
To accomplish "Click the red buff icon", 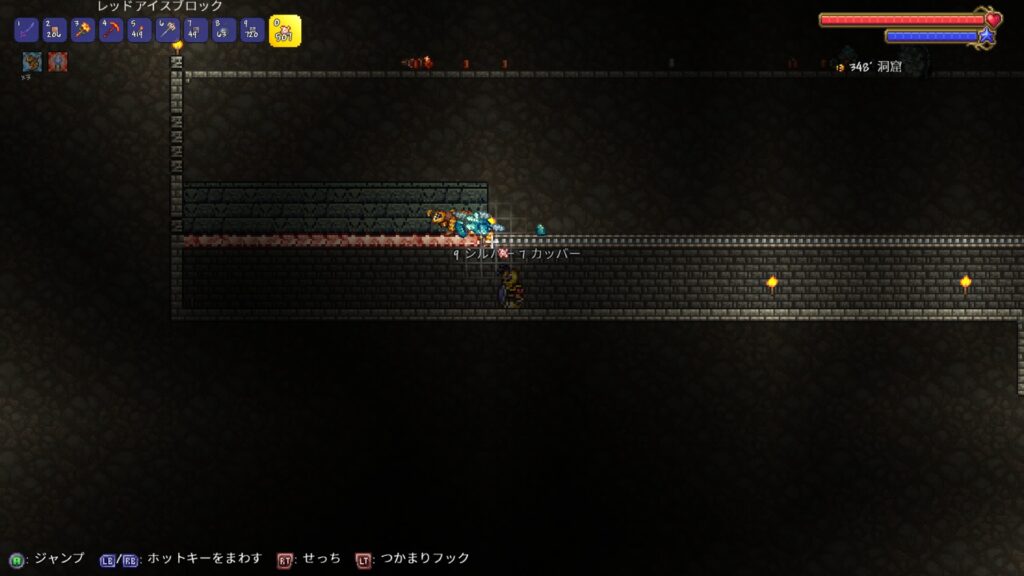I will pyautogui.click(x=58, y=61).
